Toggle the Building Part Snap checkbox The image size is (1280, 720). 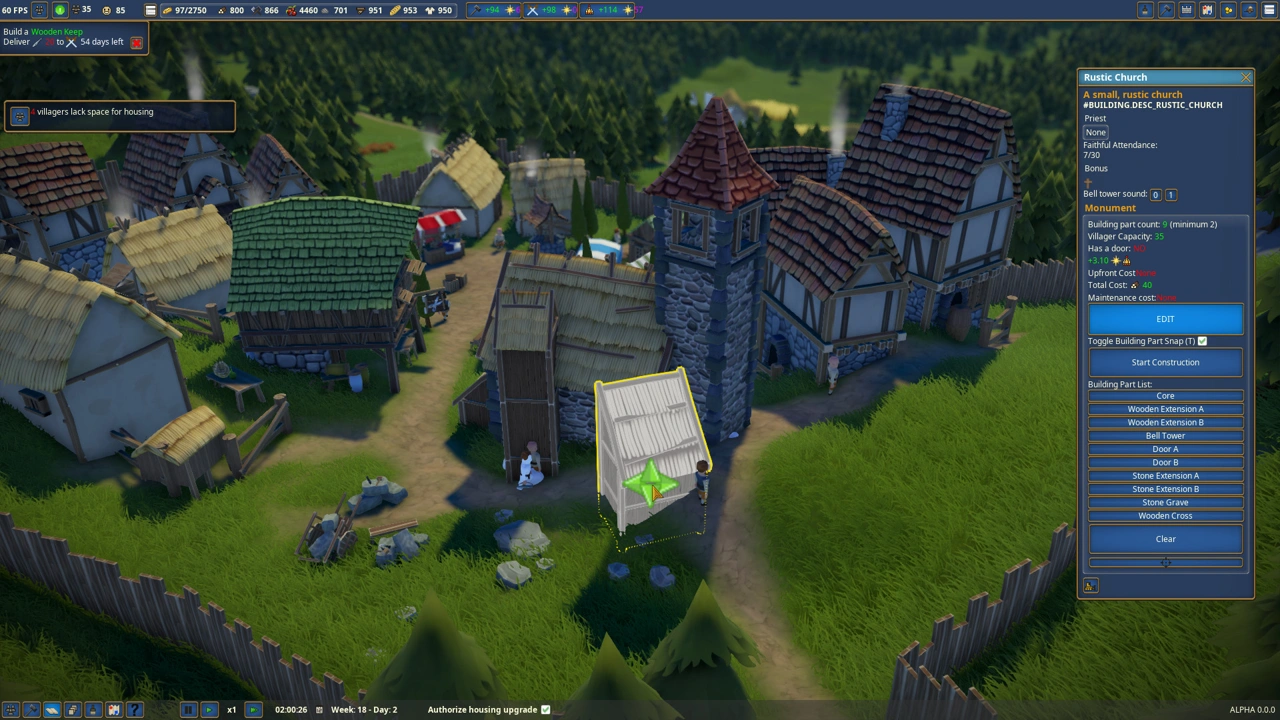1203,341
